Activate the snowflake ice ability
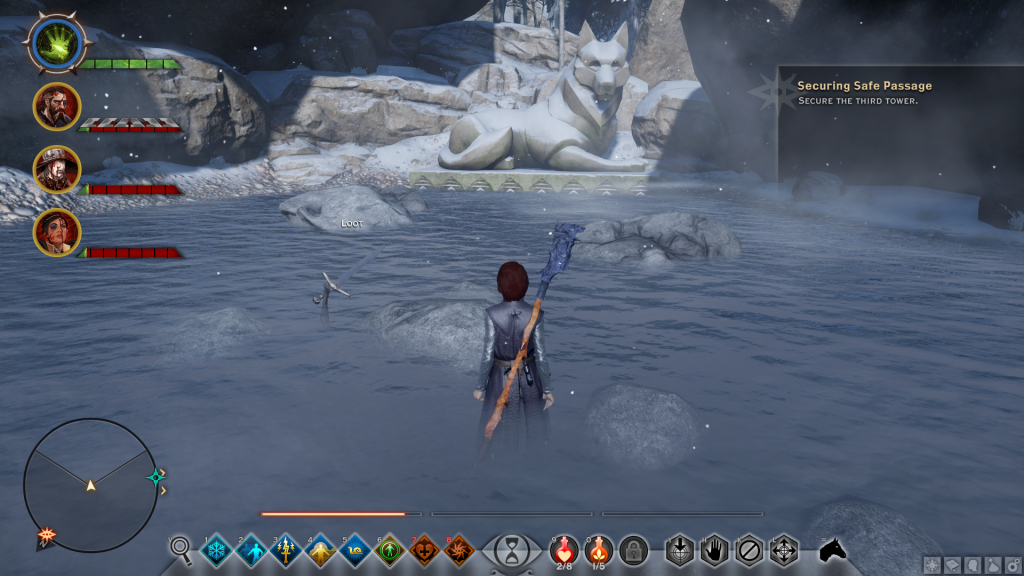The image size is (1024, 576). [x=216, y=550]
